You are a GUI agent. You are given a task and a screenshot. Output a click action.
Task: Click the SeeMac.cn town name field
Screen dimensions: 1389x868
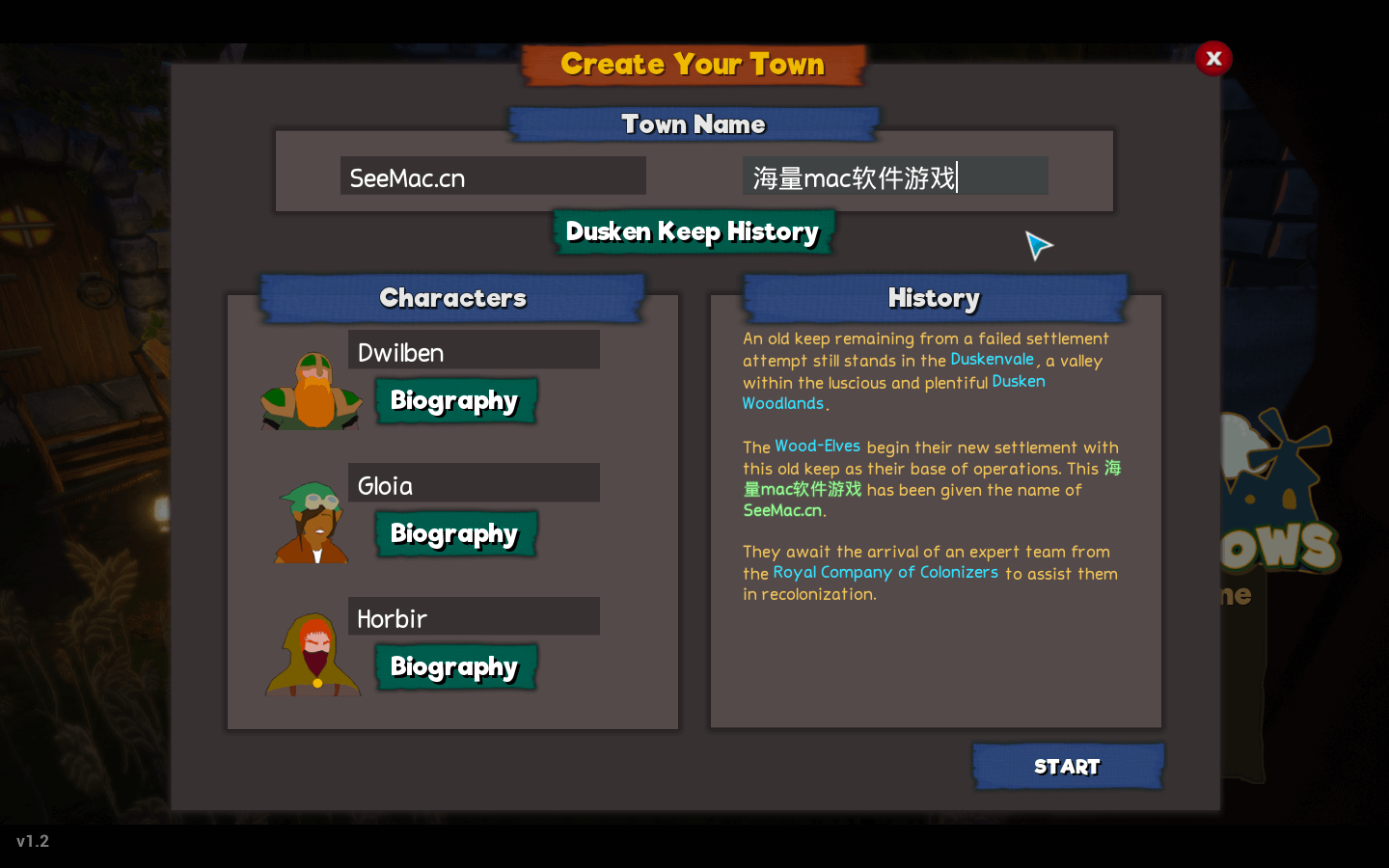point(493,176)
